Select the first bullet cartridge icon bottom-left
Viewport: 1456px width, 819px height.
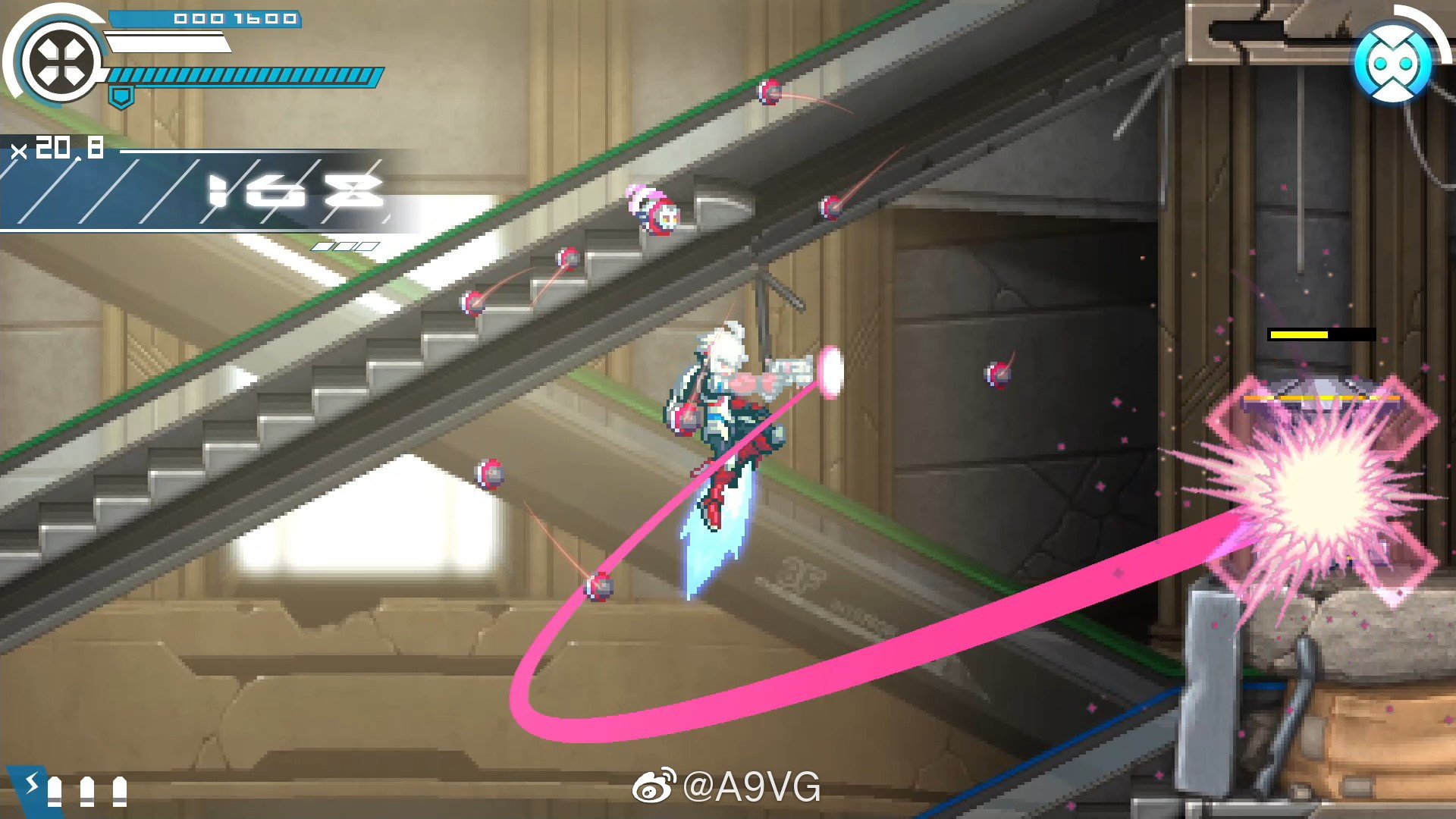pyautogui.click(x=55, y=792)
